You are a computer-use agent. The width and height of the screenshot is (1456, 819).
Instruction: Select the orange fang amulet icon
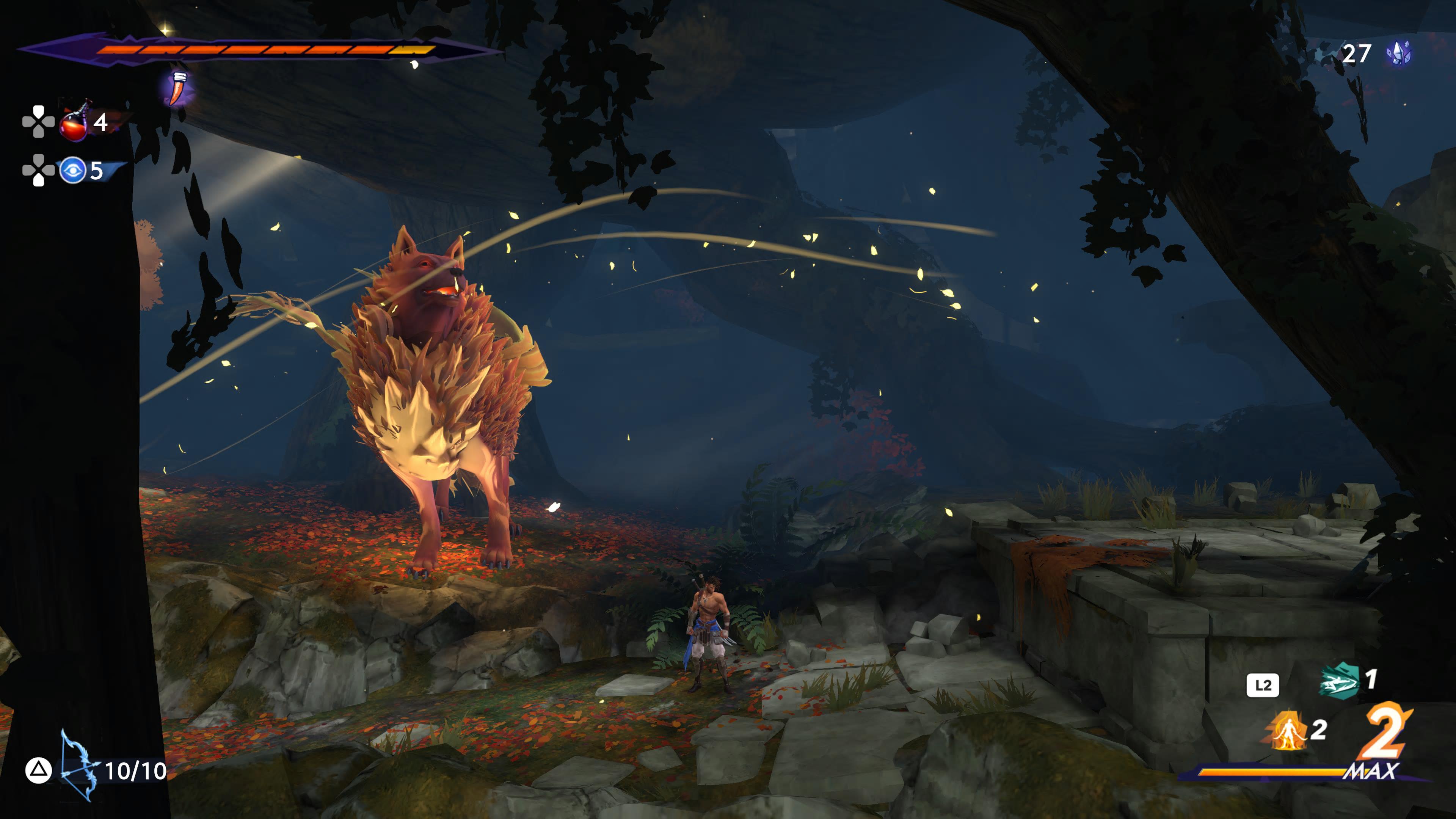[x=179, y=89]
